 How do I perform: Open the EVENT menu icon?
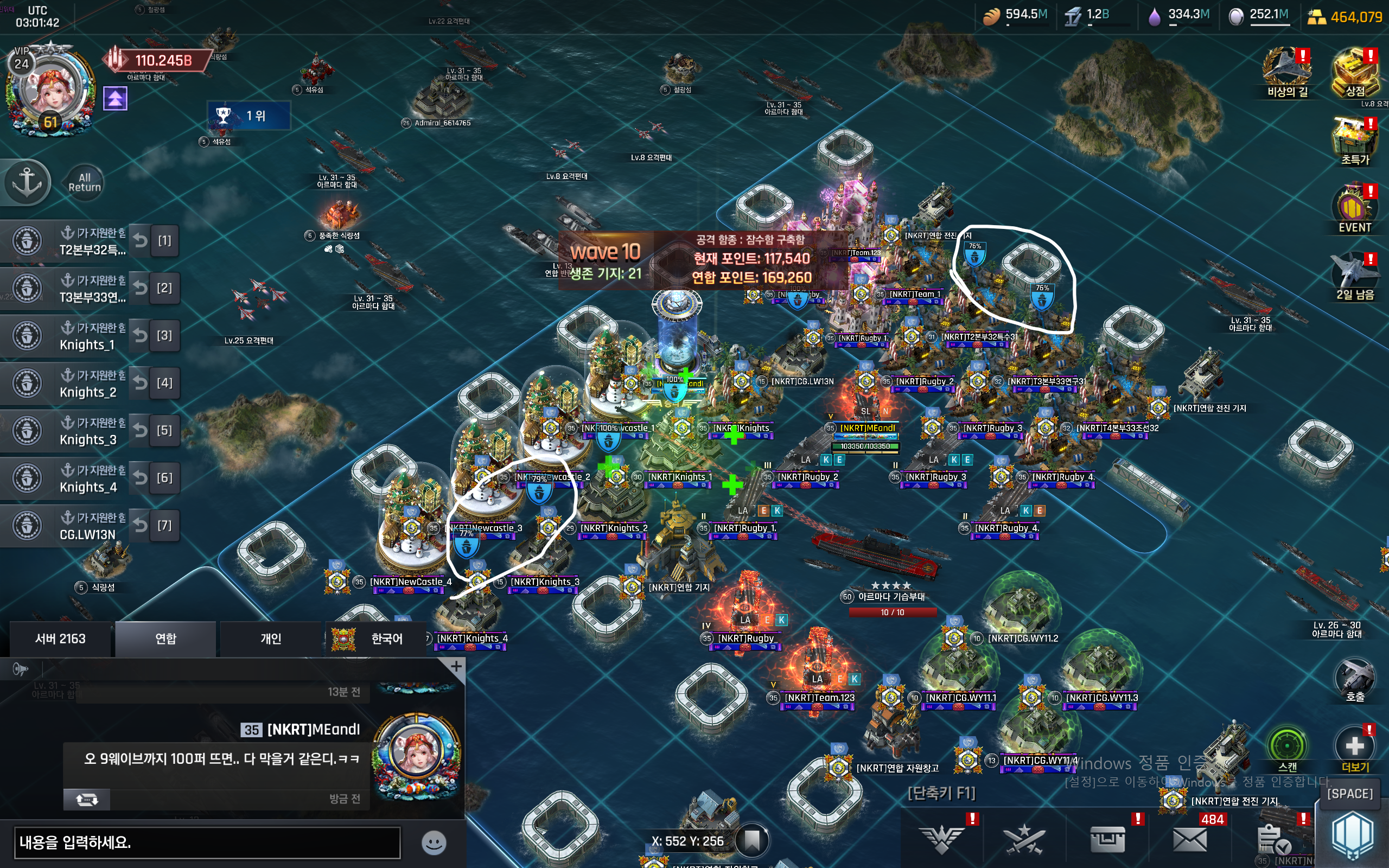coord(1355,208)
